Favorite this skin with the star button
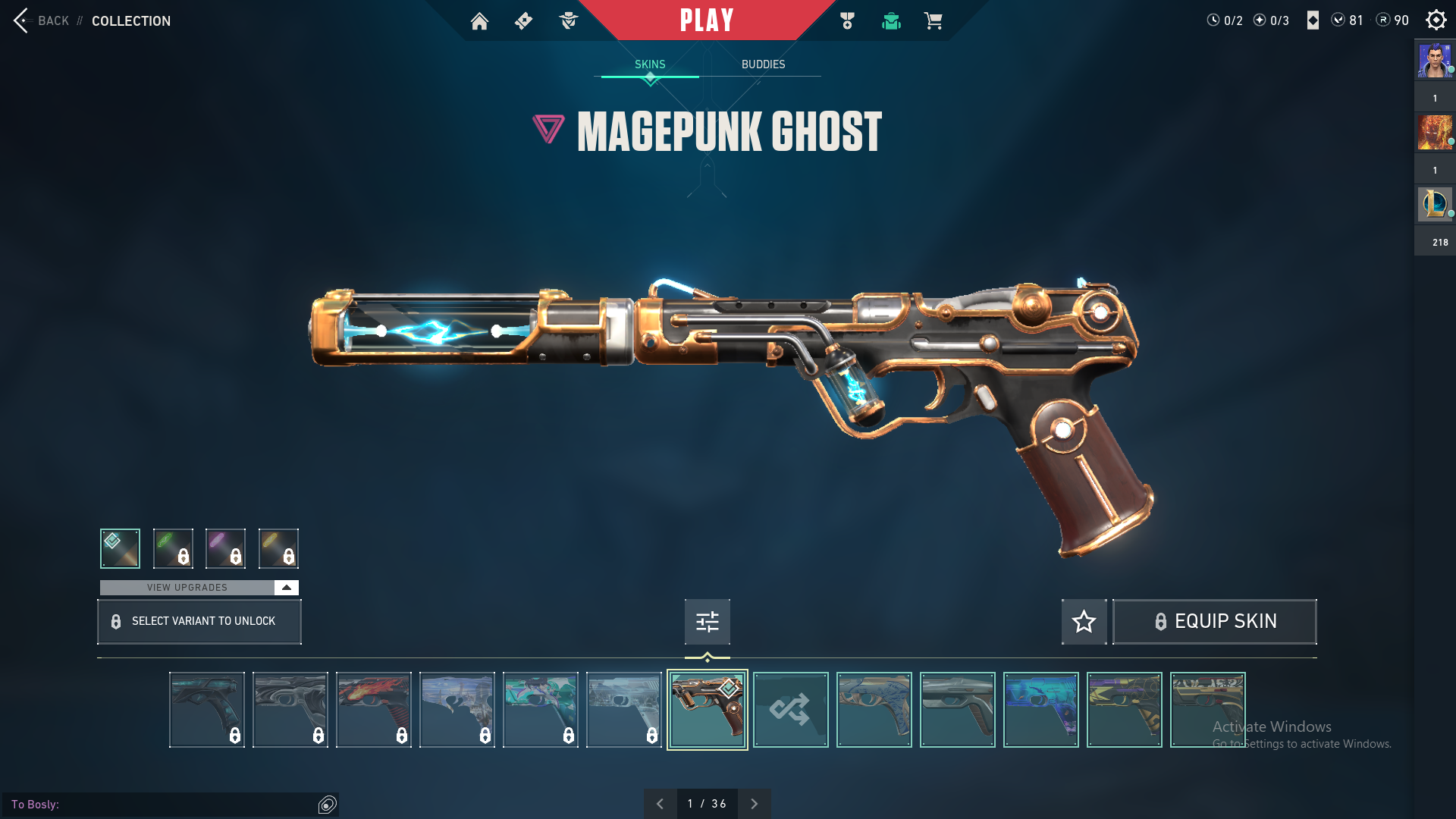This screenshot has width=1456, height=819. (x=1084, y=622)
